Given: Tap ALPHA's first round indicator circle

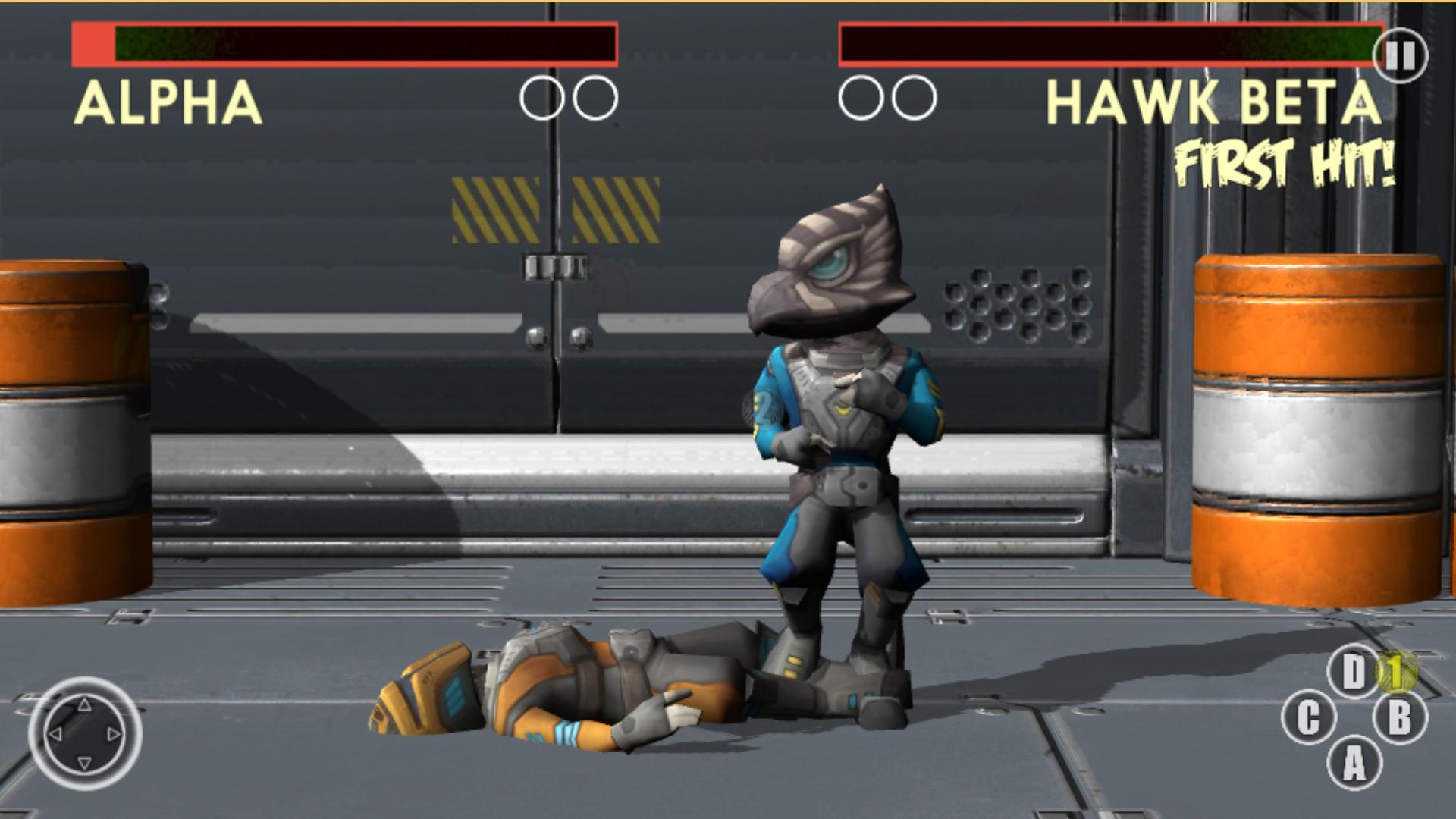Looking at the screenshot, I should 541,96.
